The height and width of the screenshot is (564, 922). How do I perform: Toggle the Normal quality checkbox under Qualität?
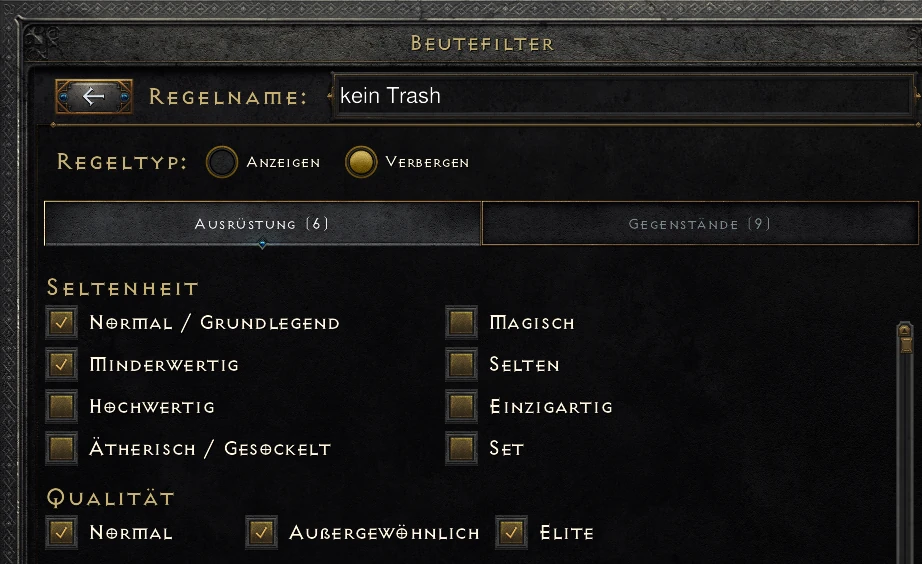coord(62,533)
